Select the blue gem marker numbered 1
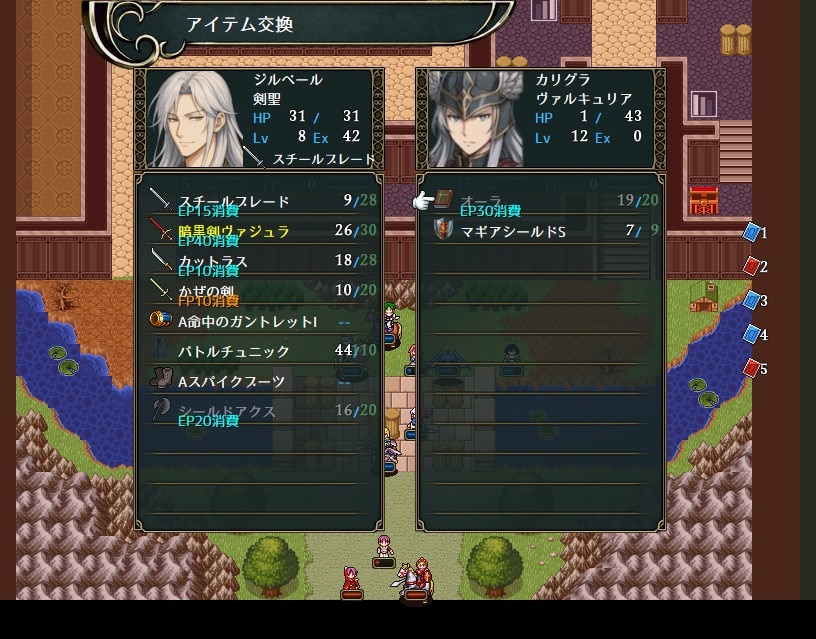This screenshot has height=639, width=816. (752, 233)
